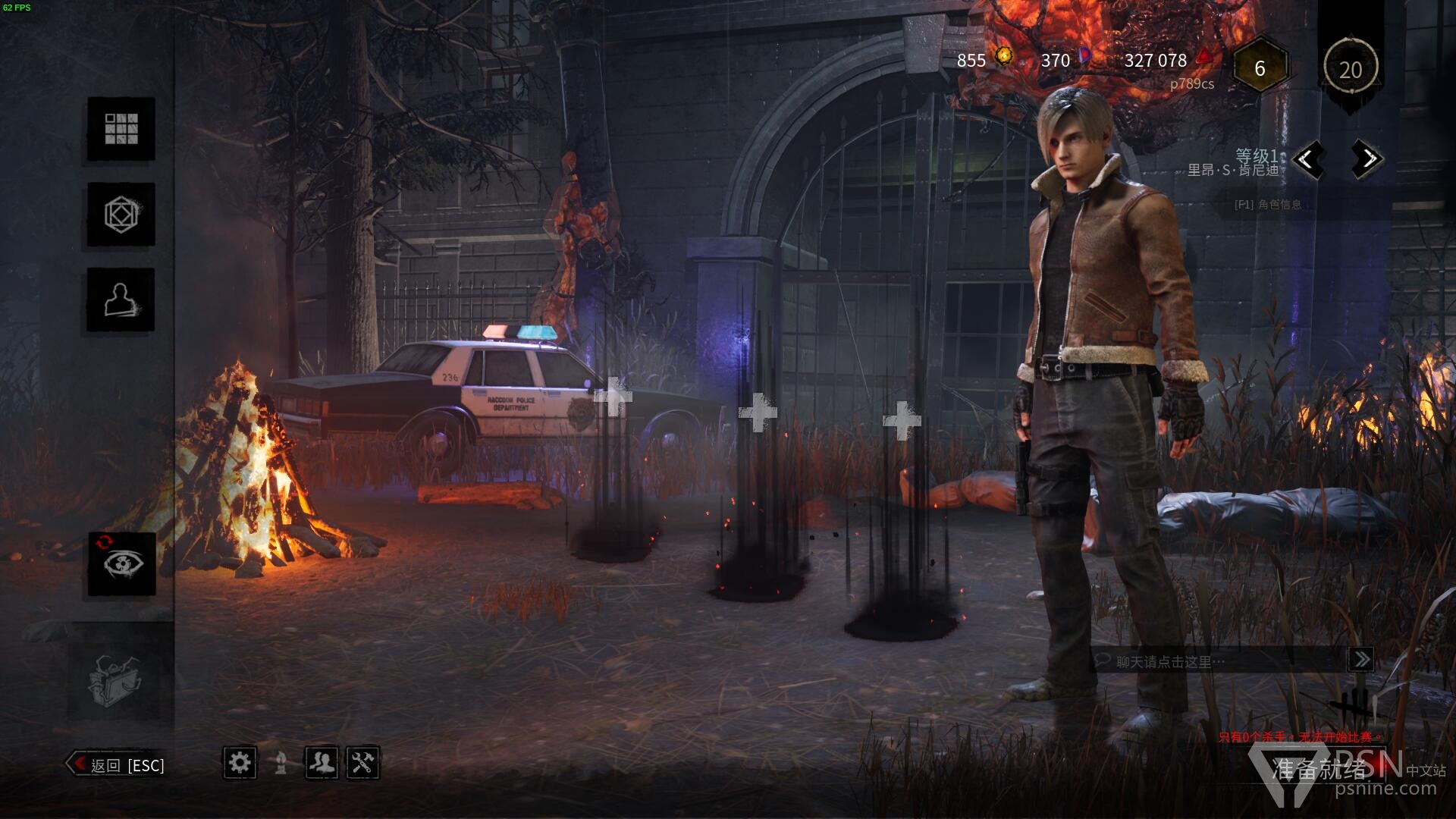1456x819 pixels.
Task: Click the switch role eye icon
Action: (121, 563)
